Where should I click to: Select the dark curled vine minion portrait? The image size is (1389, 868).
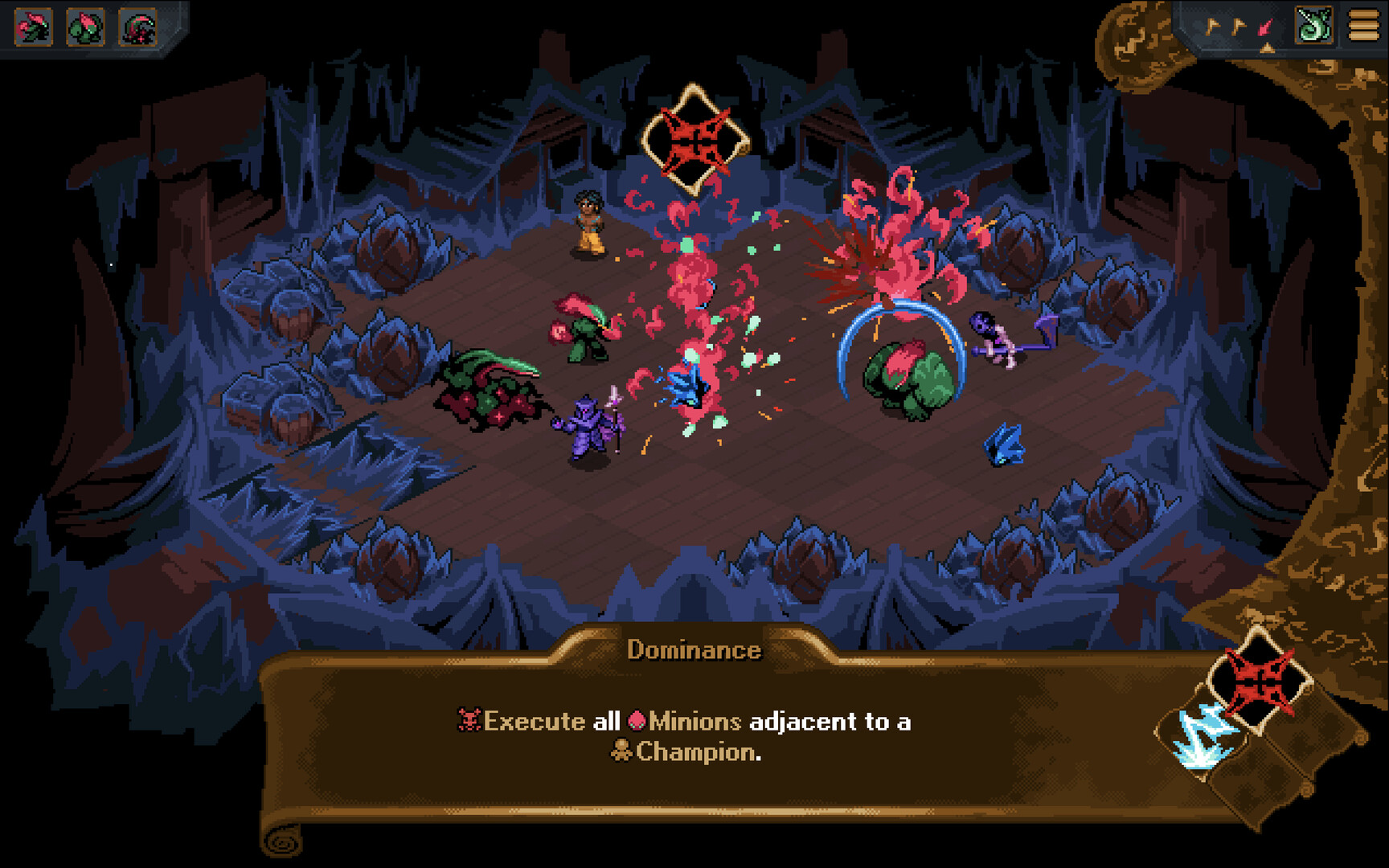point(138,27)
